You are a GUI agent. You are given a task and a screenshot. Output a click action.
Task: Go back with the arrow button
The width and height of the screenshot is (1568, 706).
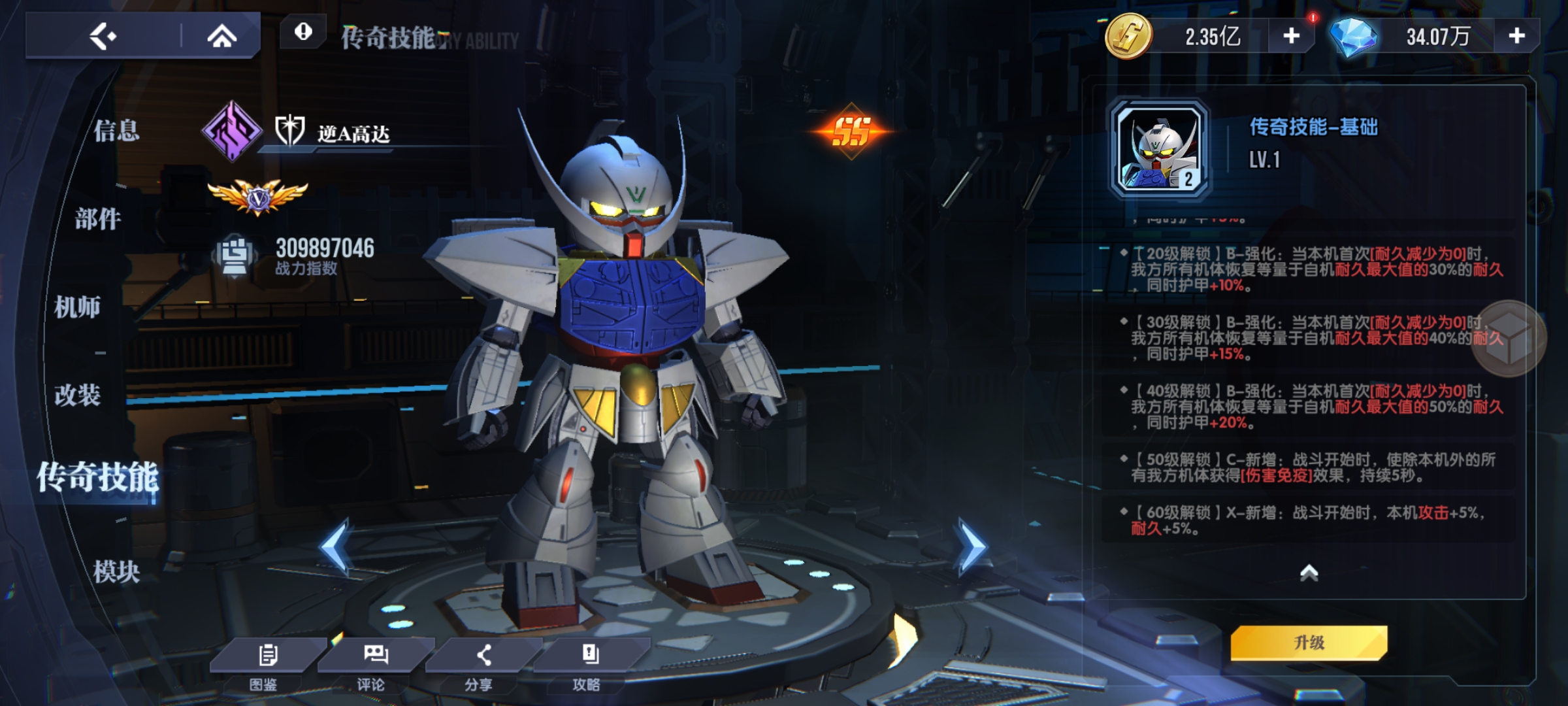(x=103, y=36)
